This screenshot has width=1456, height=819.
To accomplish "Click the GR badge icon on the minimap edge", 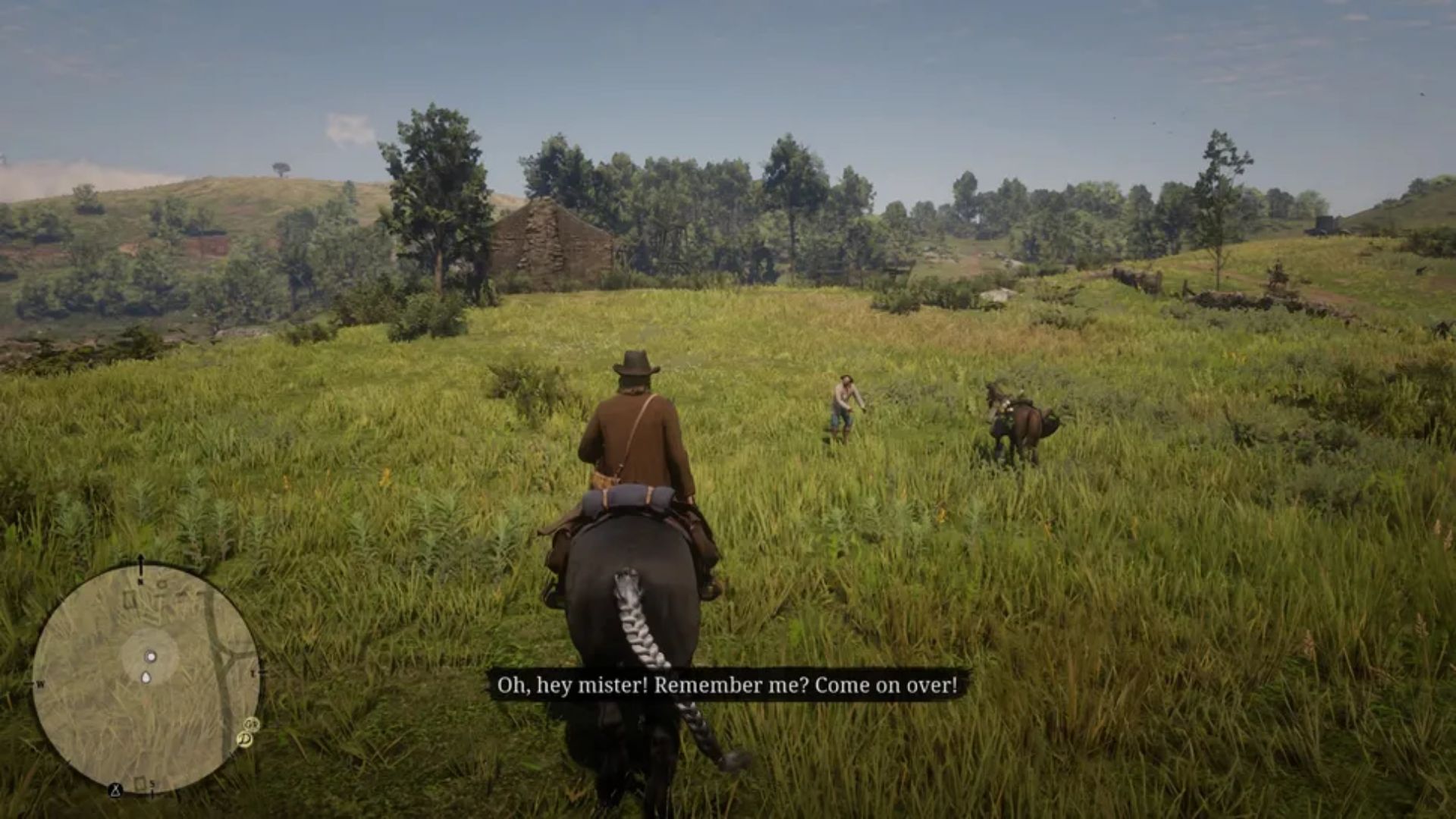I will click(250, 725).
